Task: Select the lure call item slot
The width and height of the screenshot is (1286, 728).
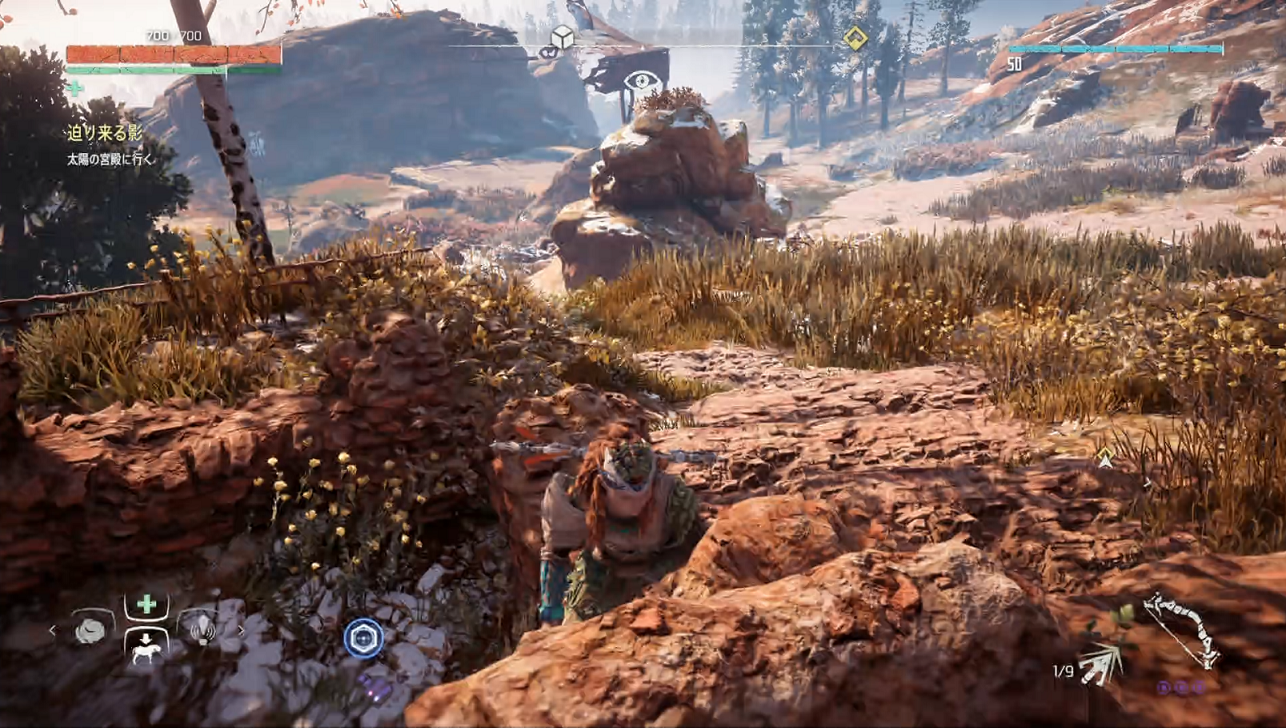Action: point(201,630)
